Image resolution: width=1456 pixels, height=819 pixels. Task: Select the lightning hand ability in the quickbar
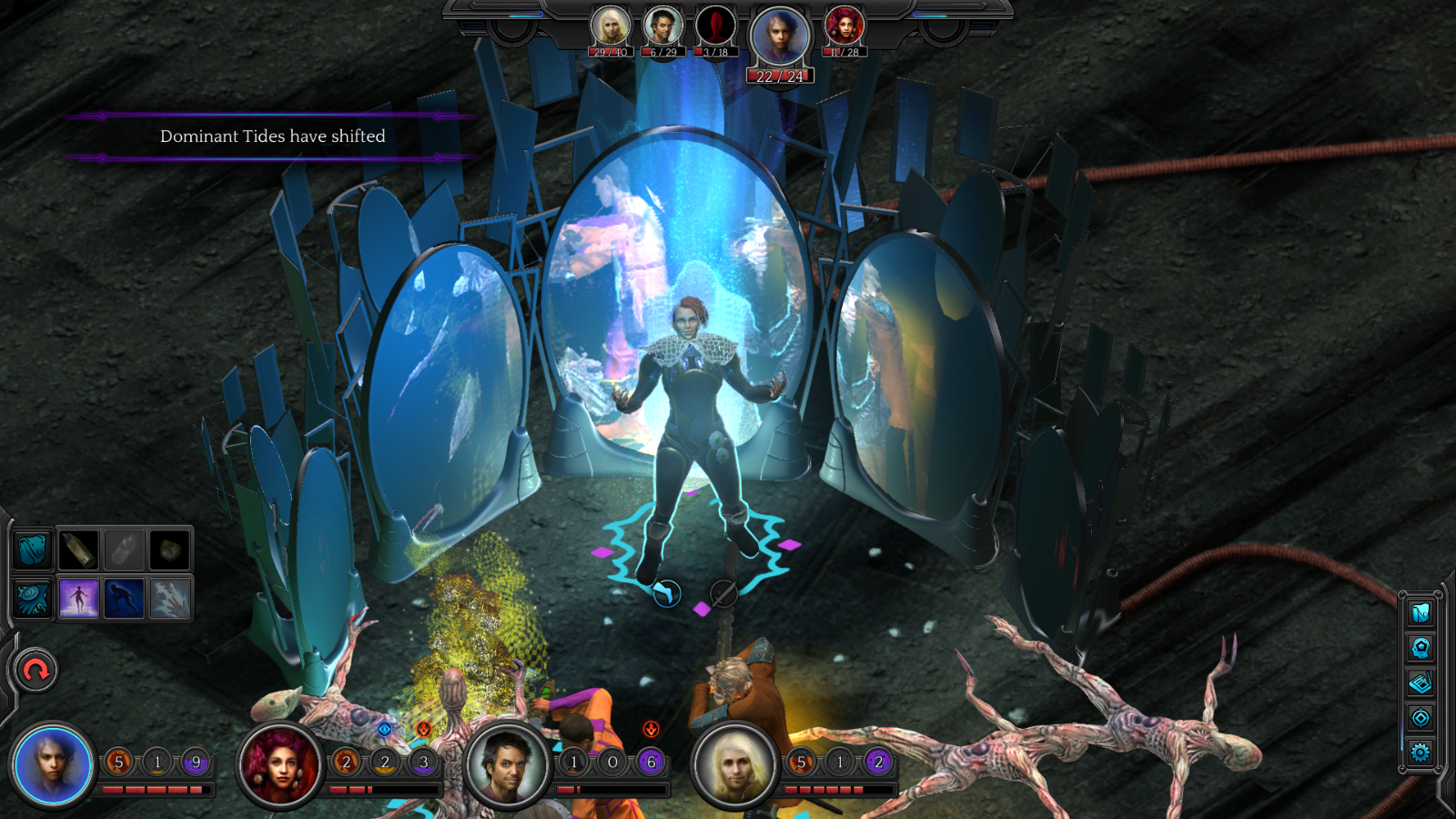coord(171,599)
